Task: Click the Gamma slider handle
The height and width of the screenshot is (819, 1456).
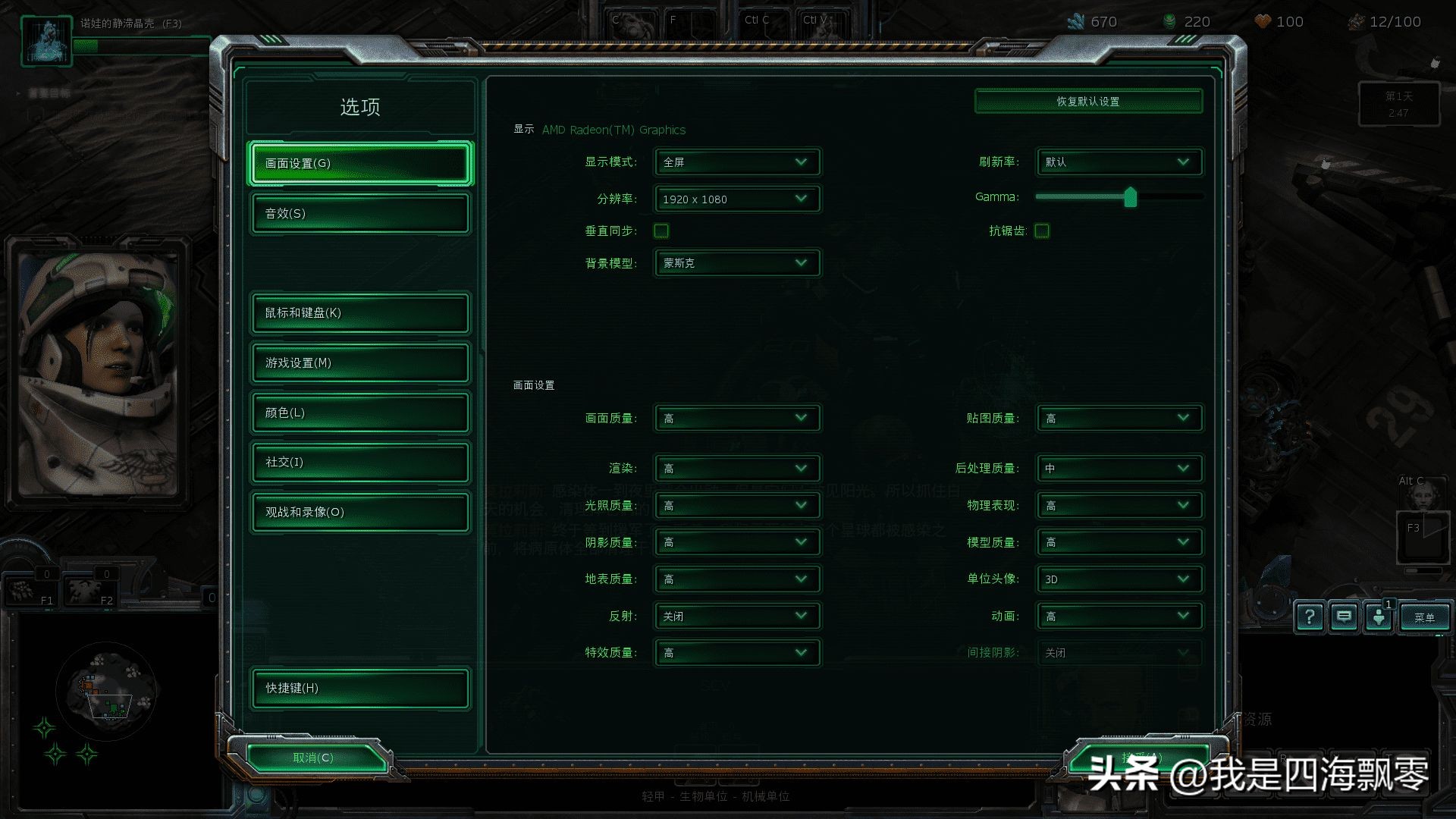Action: tap(1131, 197)
